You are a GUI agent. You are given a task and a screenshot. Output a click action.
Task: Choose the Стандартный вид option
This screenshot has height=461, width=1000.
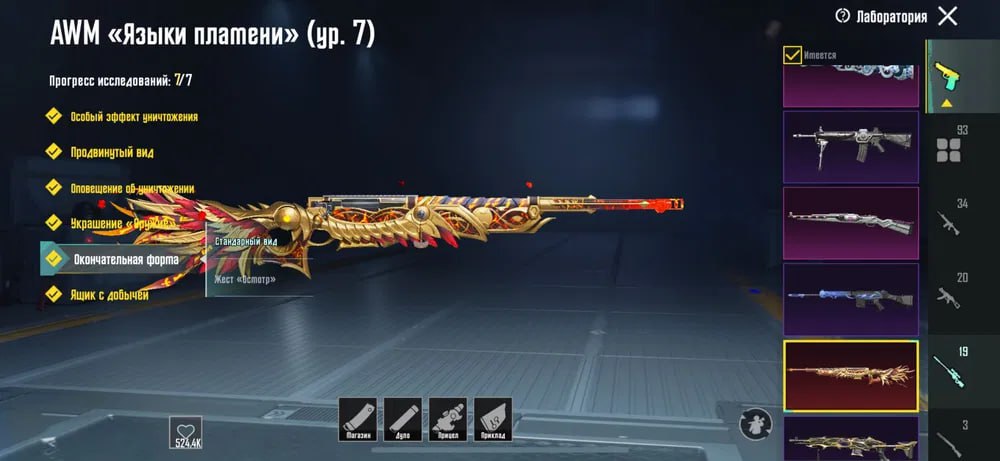pos(246,242)
